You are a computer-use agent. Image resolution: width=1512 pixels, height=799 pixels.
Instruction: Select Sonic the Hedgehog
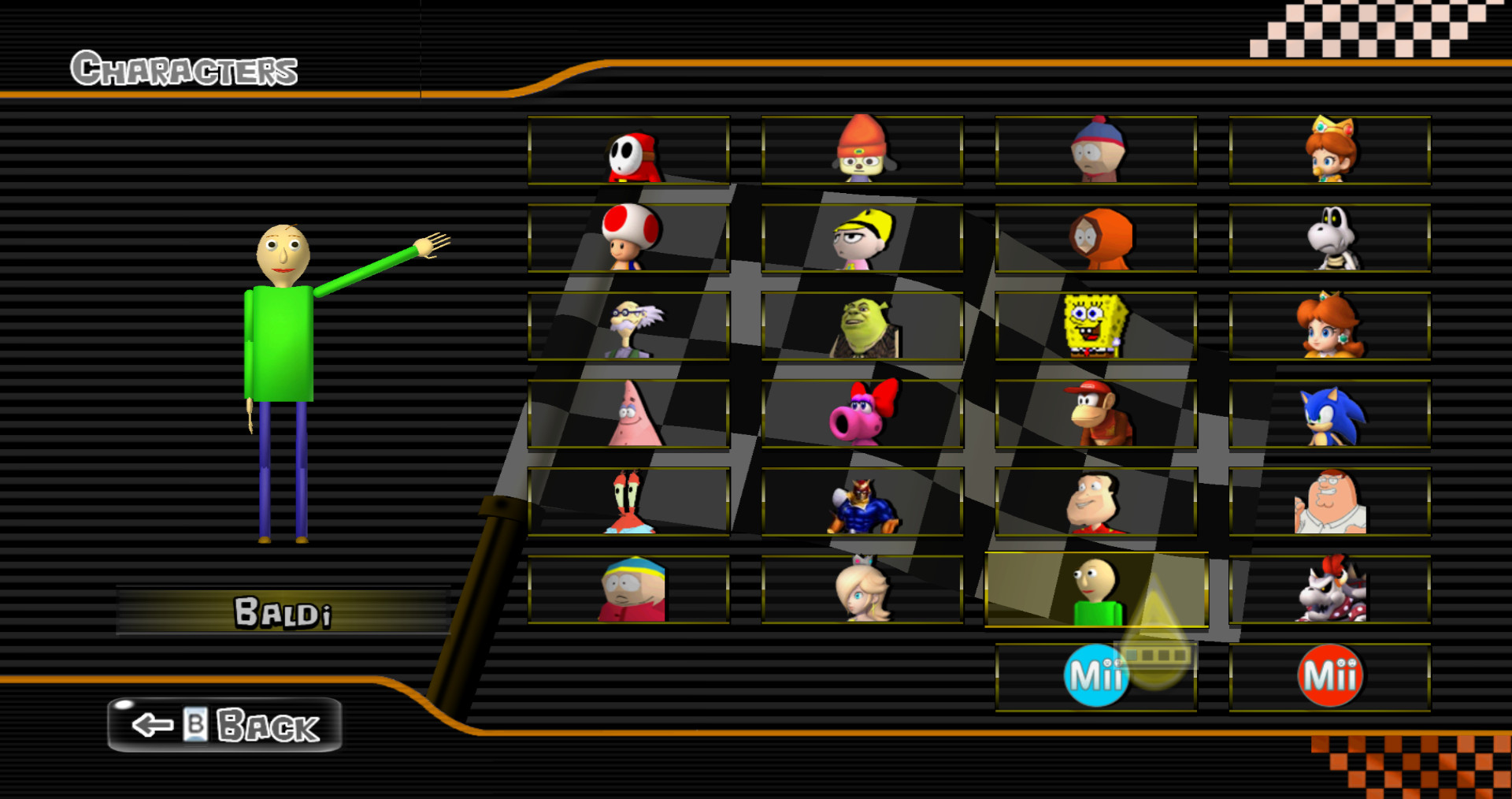point(1331,414)
